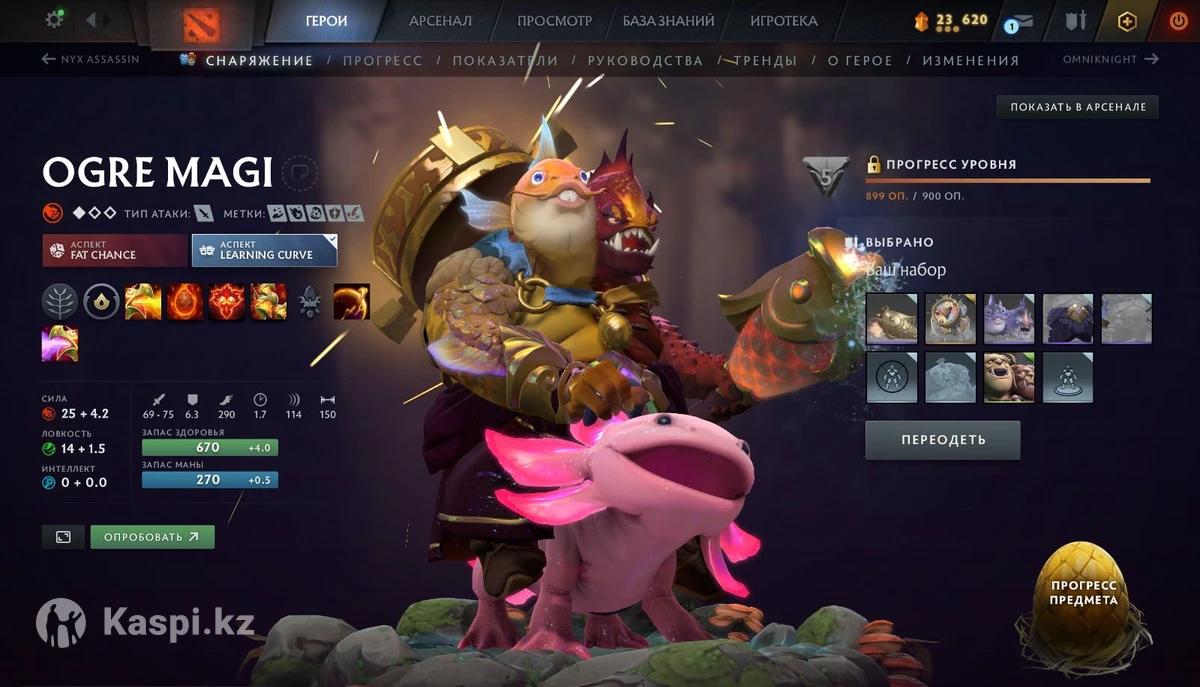Screen dimensions: 1200x687
Task: Go to next hero Omniknight
Action: coord(1110,59)
